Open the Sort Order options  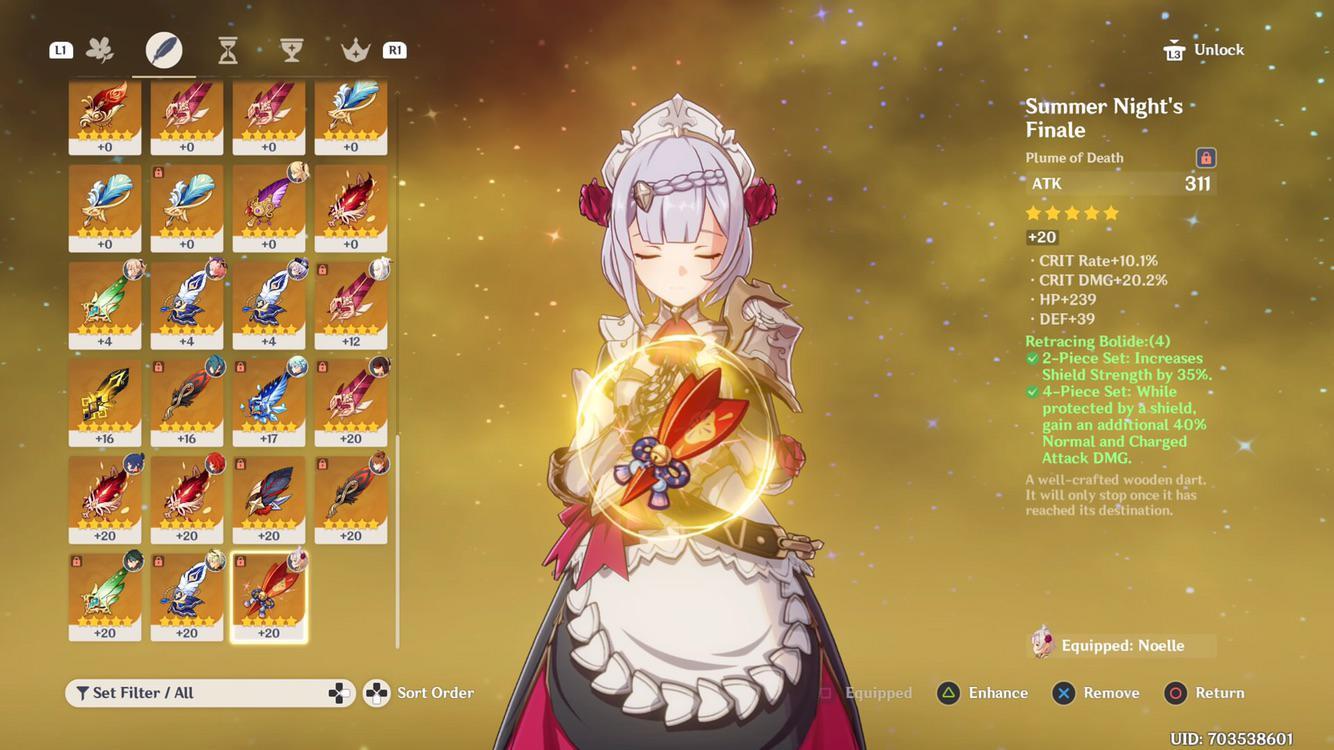coord(434,691)
